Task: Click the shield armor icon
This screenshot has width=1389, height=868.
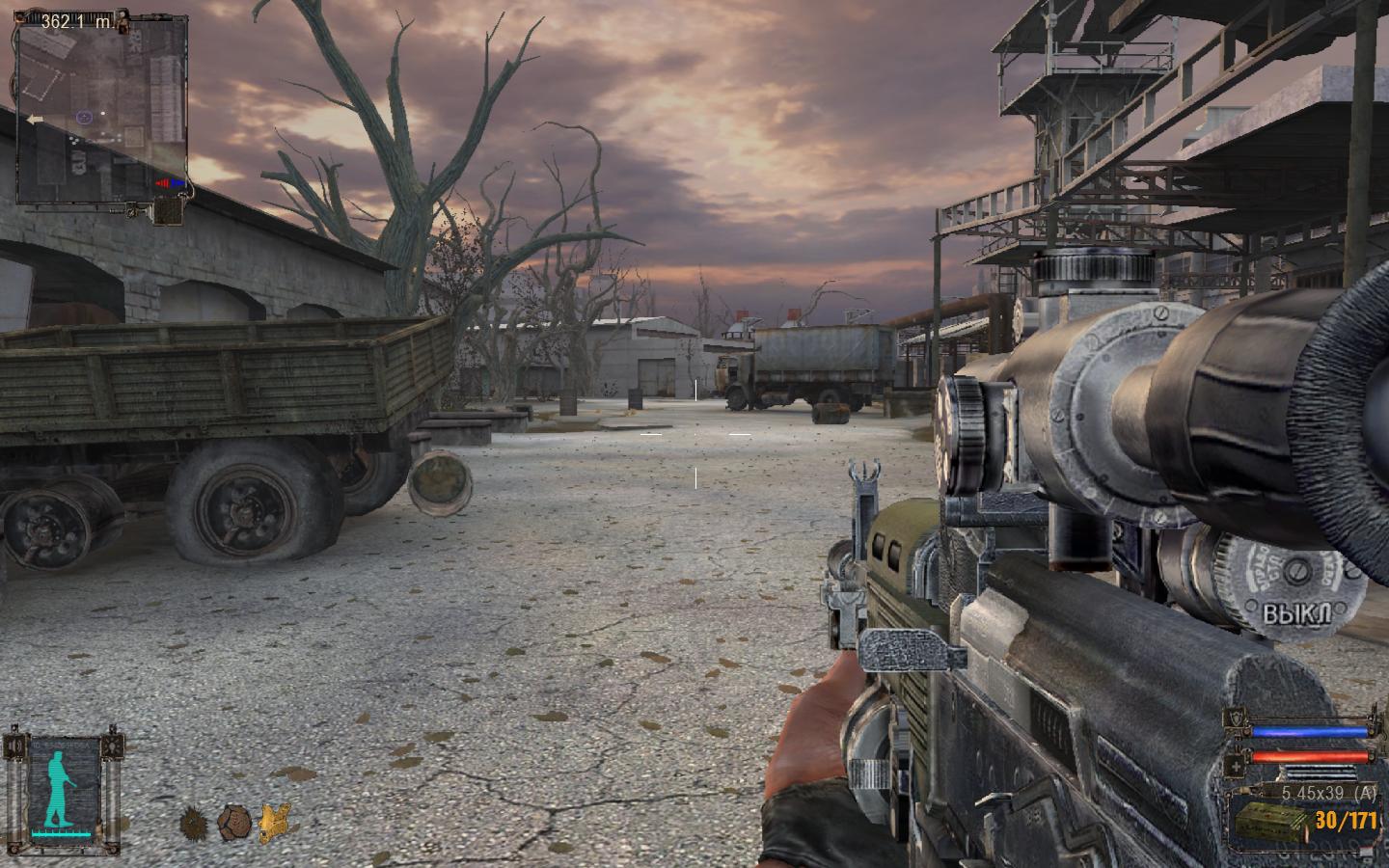Action: (x=1236, y=719)
